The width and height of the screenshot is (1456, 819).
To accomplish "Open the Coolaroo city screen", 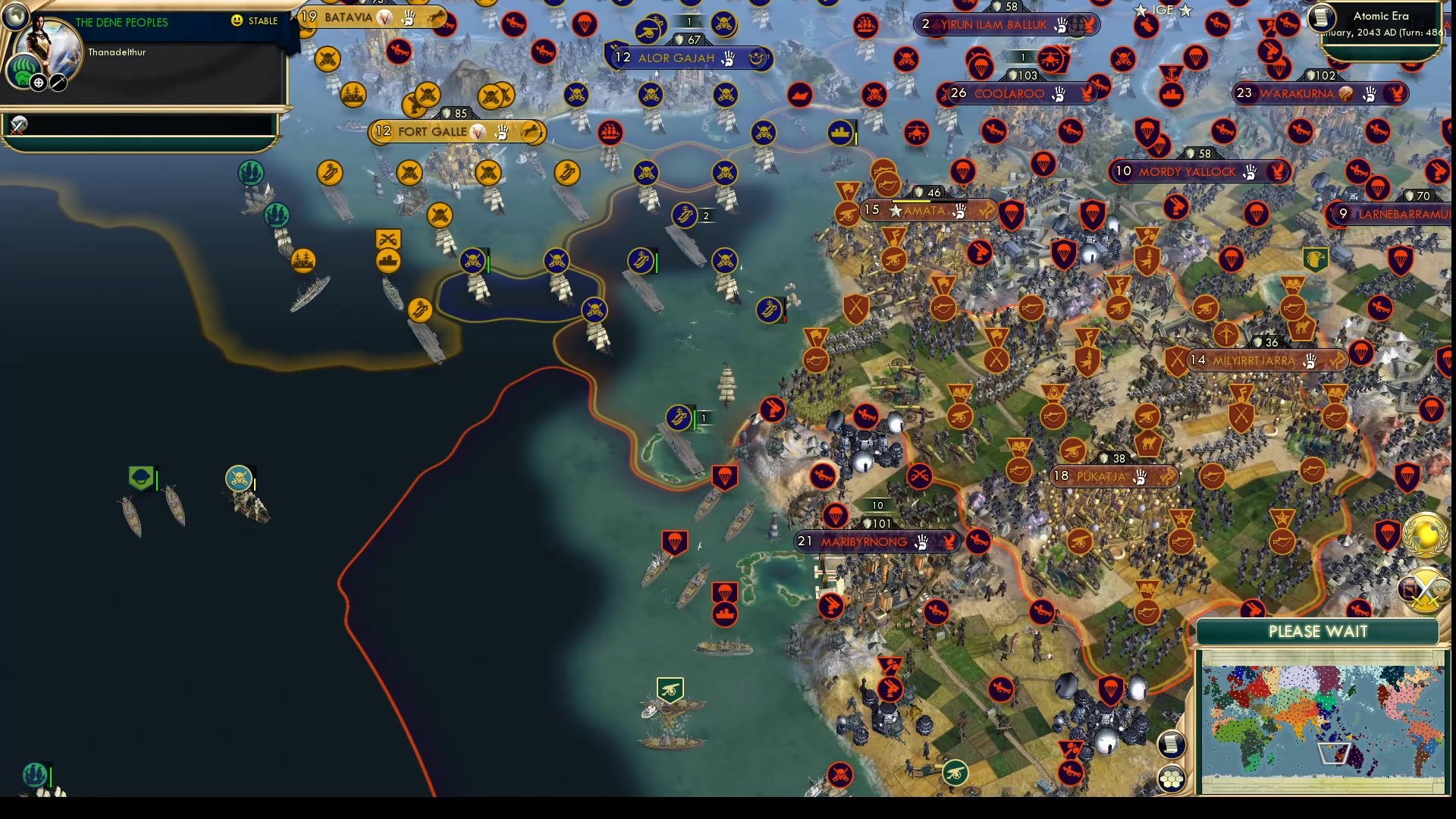I will point(1009,93).
